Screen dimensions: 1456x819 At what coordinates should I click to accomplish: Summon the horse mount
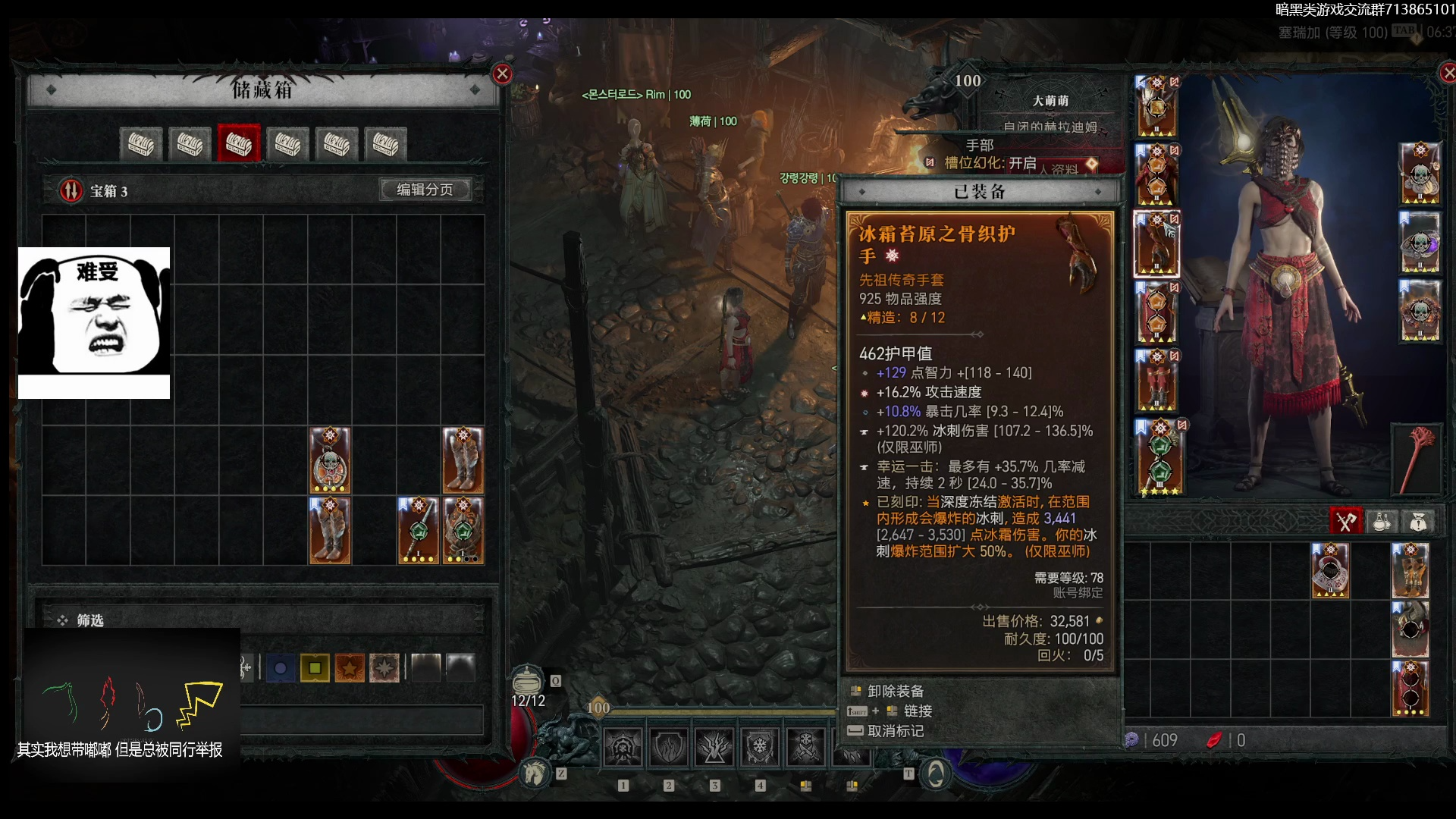535,773
